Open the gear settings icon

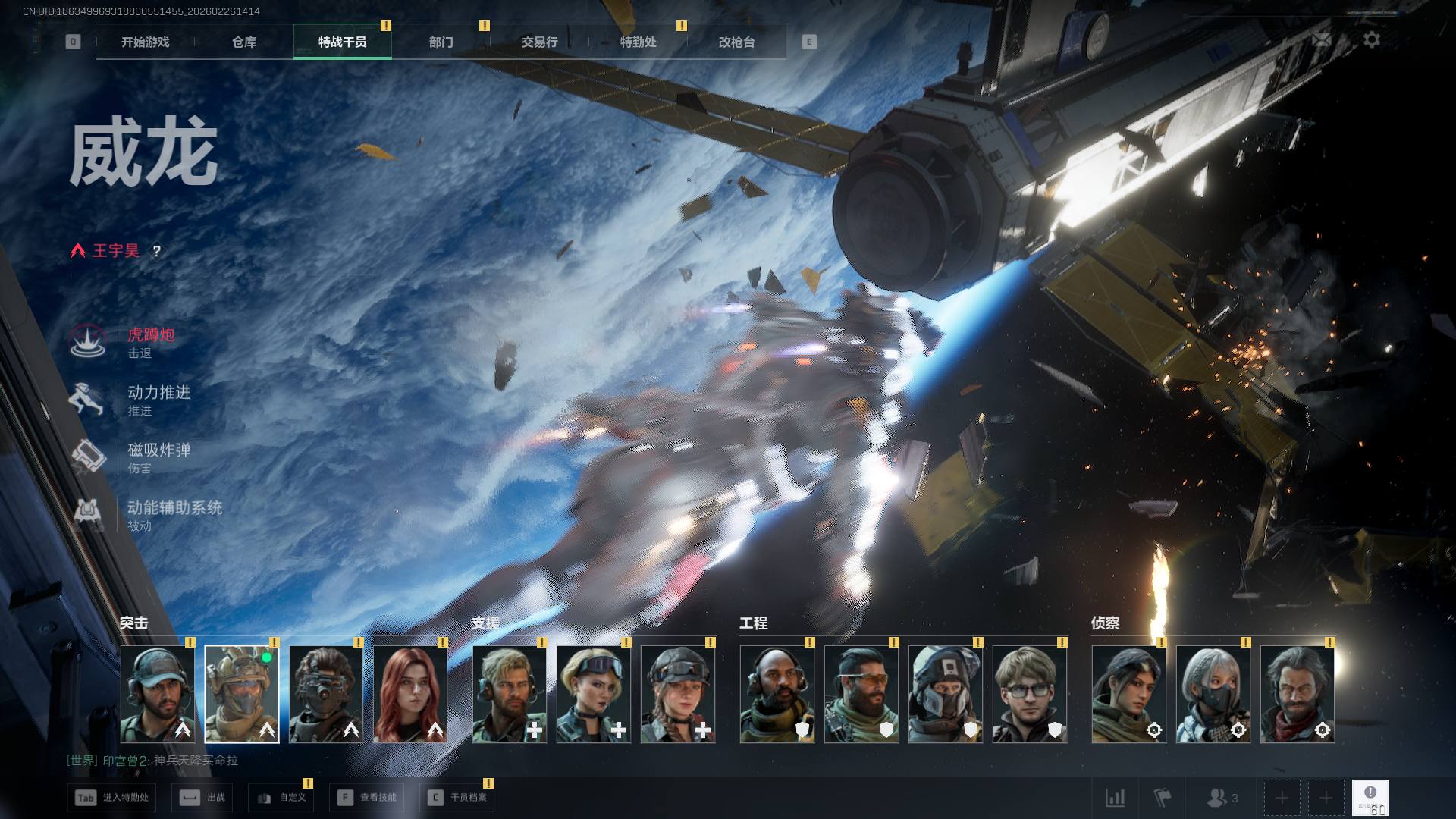pos(1371,39)
